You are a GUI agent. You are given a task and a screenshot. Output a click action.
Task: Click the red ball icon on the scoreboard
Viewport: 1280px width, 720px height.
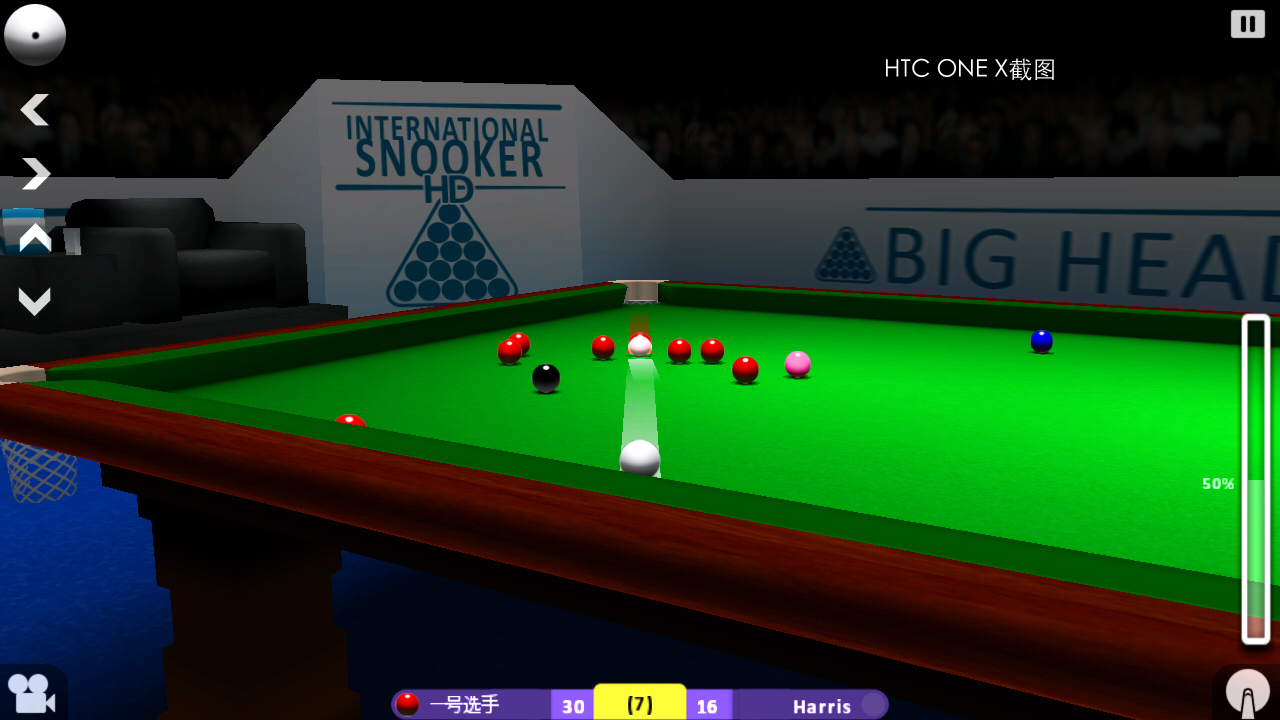coord(408,703)
